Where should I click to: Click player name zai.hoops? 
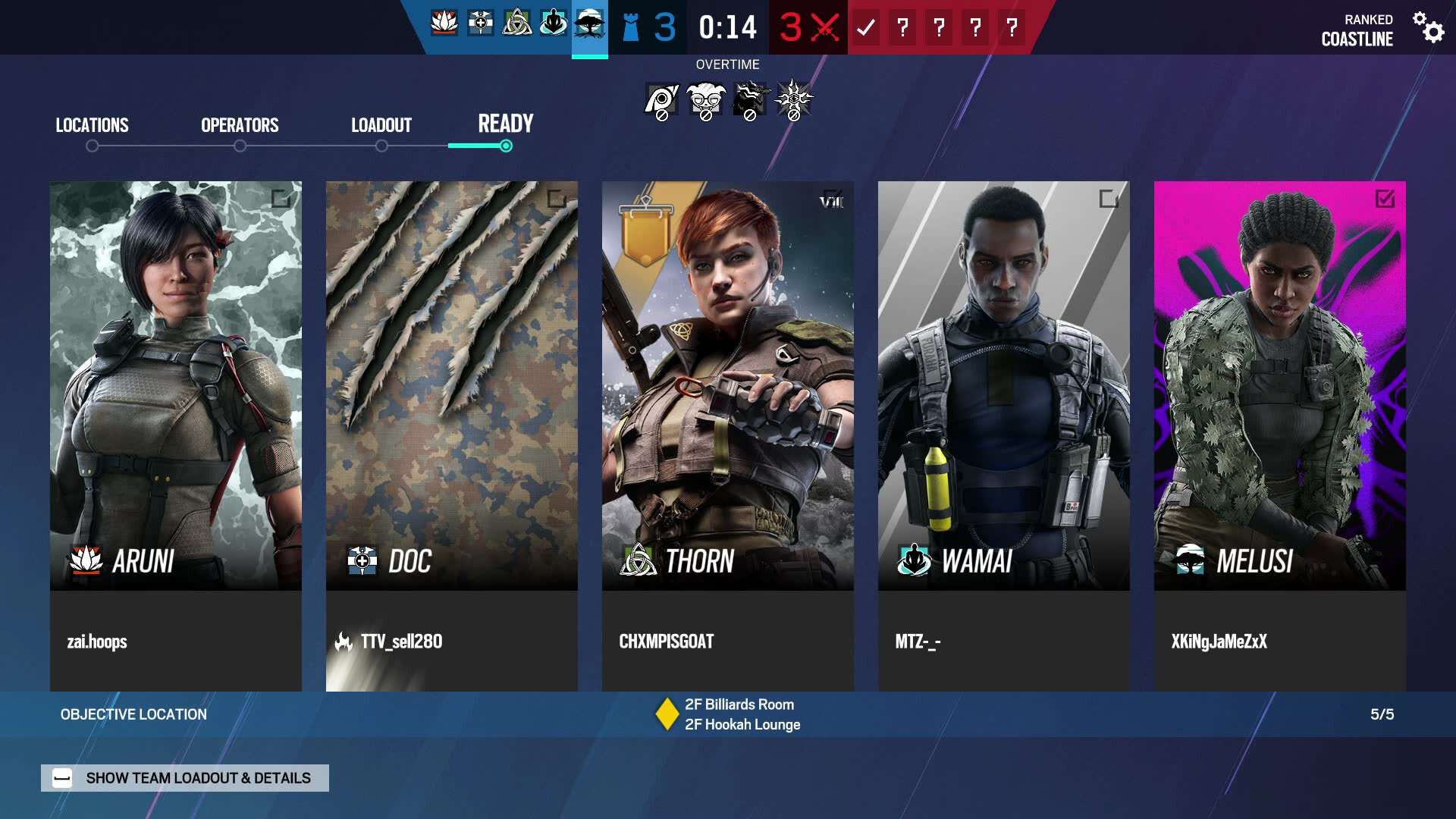click(x=97, y=642)
